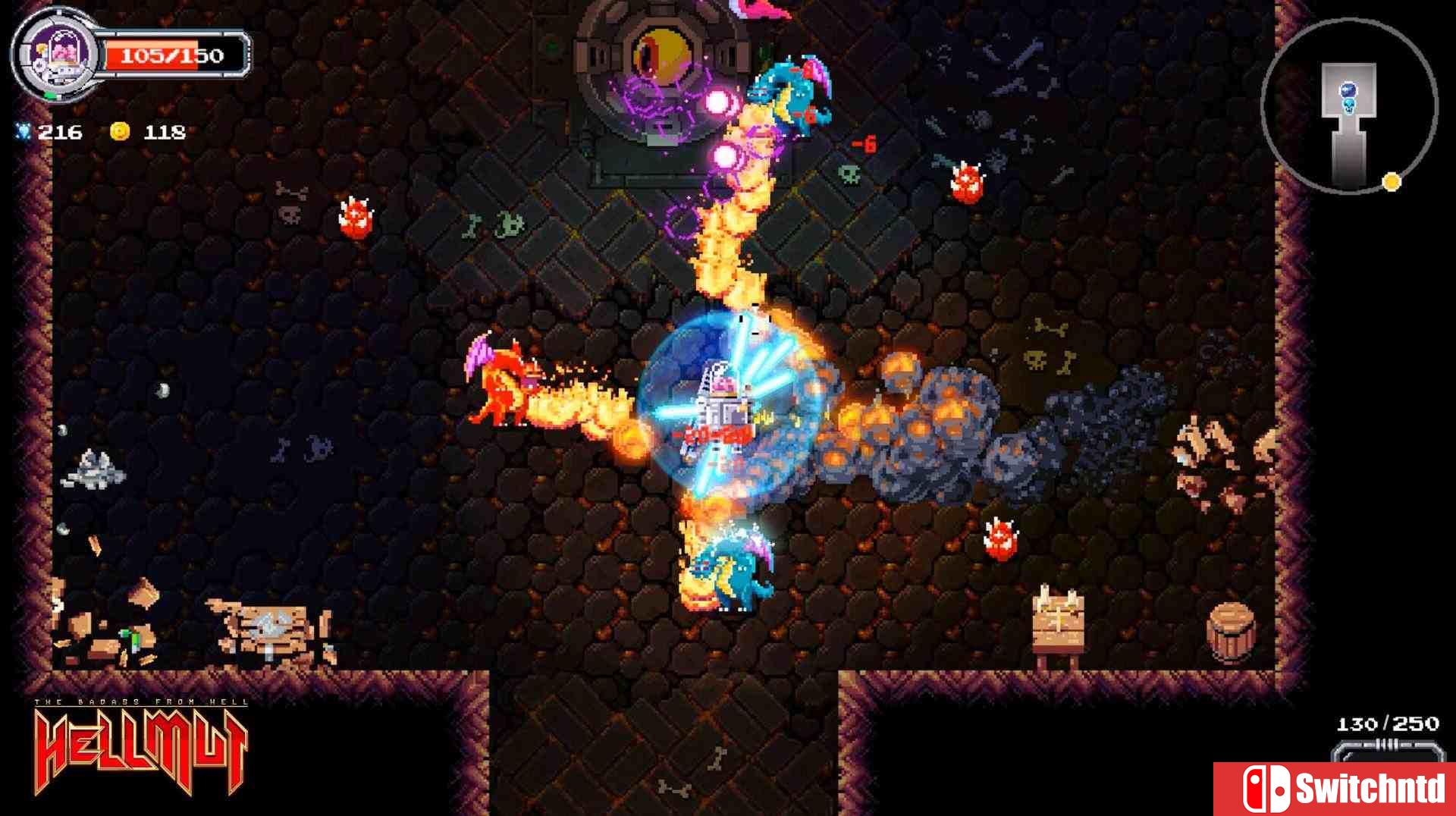Image resolution: width=1456 pixels, height=816 pixels.
Task: Click the green indicator on the portrait ring
Action: coord(51,95)
